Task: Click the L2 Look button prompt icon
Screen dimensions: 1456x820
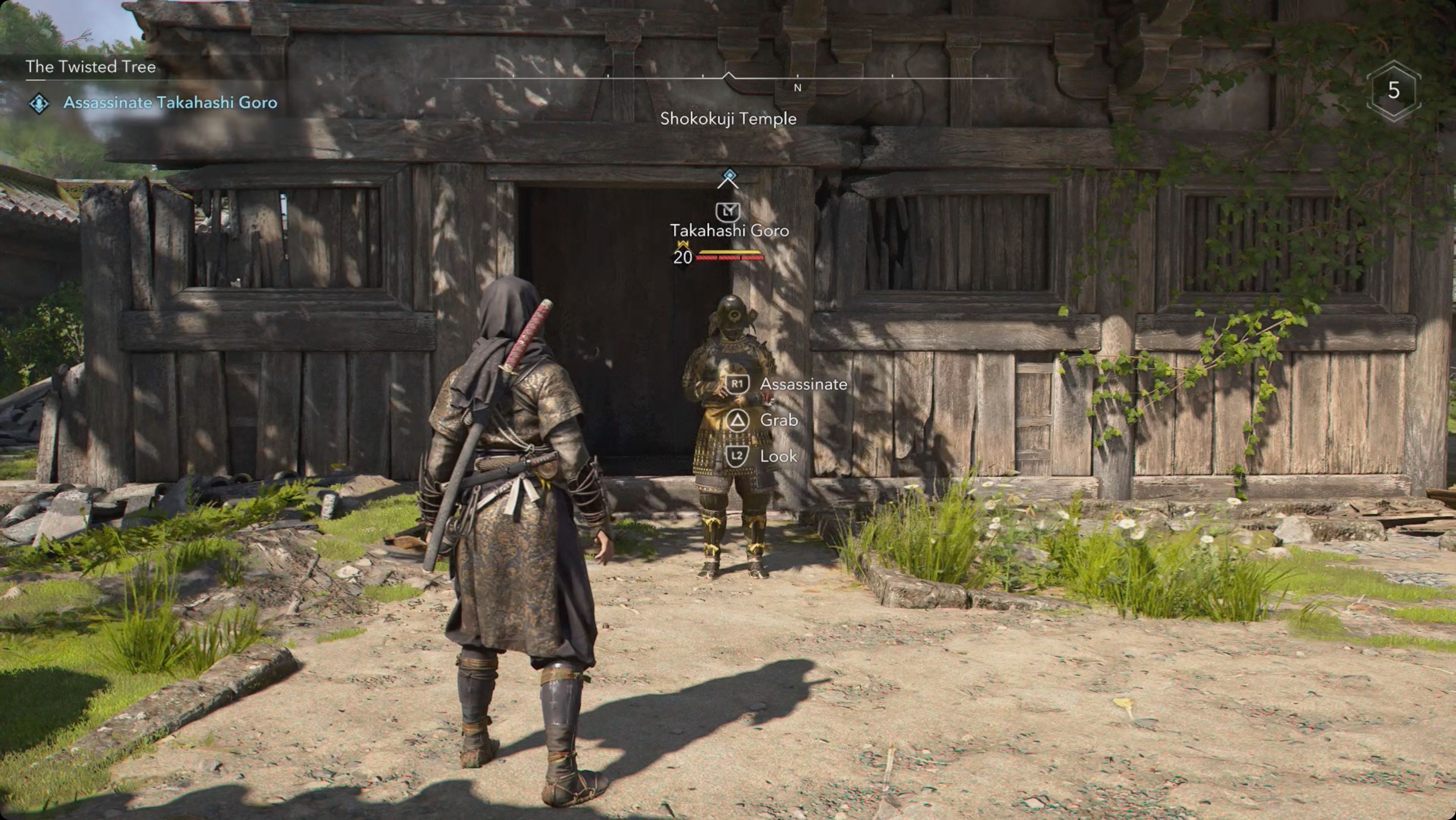Action: coord(738,455)
